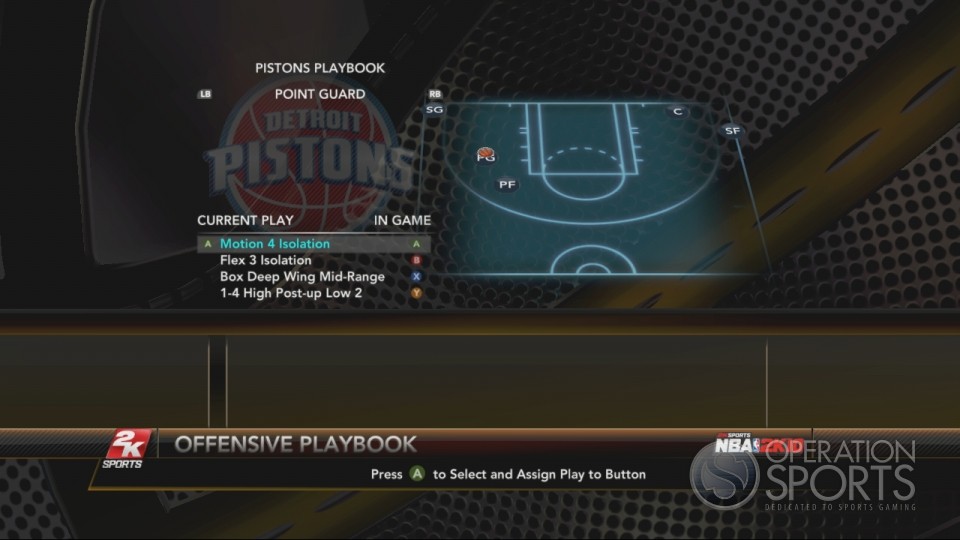960x540 pixels.
Task: Choose the PF marker on court diagram
Action: pos(507,184)
